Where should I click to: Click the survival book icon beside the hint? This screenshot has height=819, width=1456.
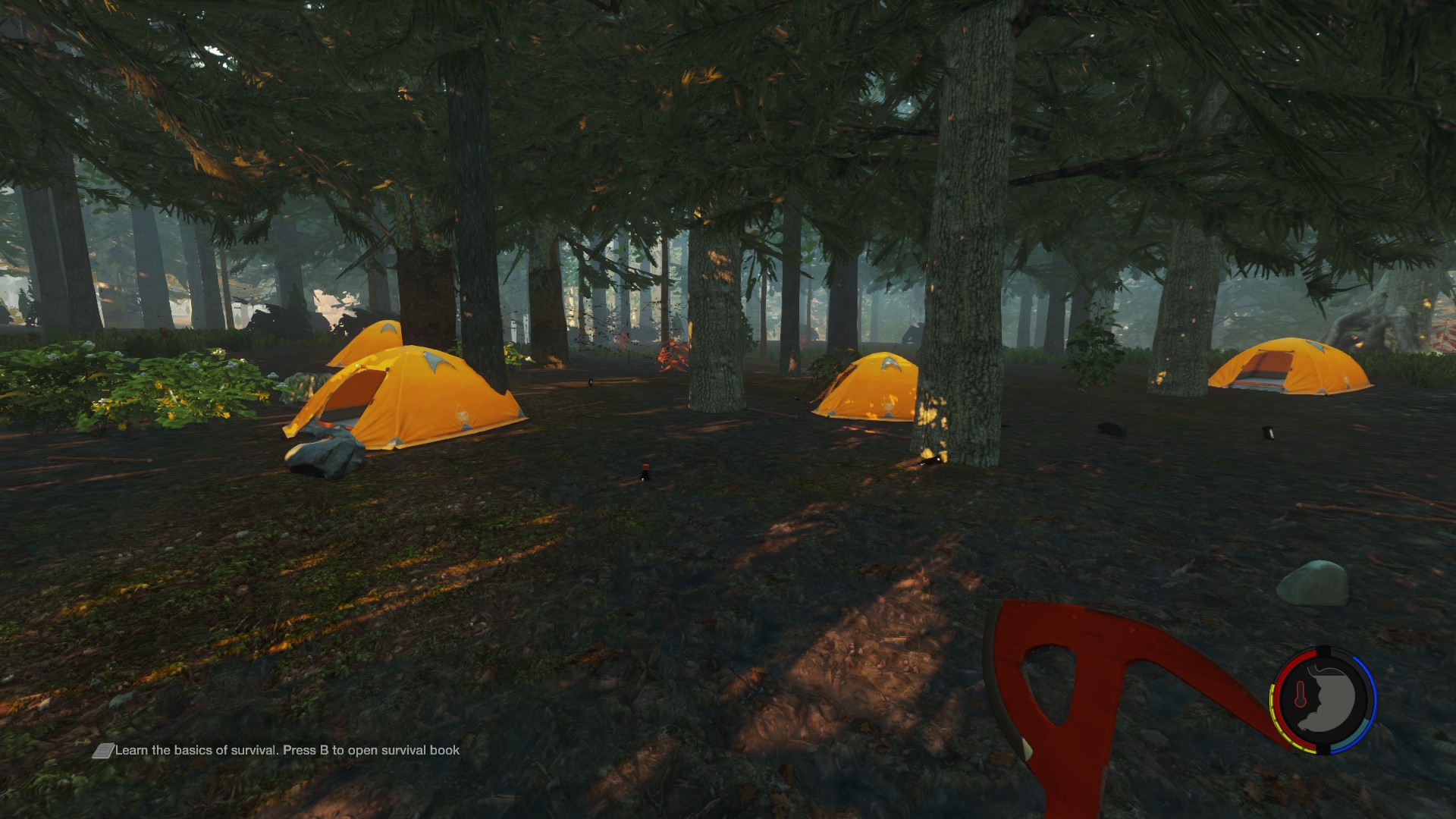tap(102, 751)
